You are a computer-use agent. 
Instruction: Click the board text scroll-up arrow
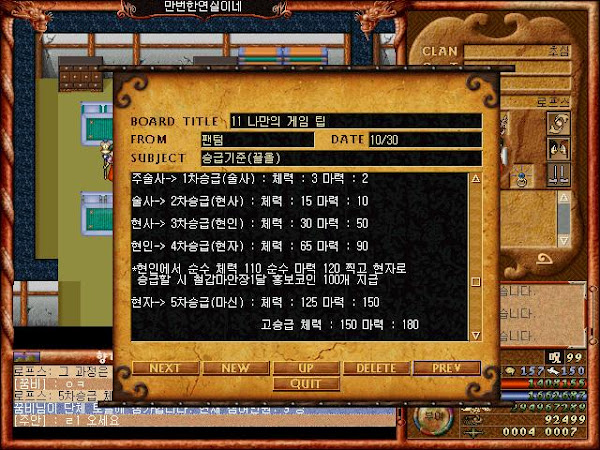pos(475,179)
